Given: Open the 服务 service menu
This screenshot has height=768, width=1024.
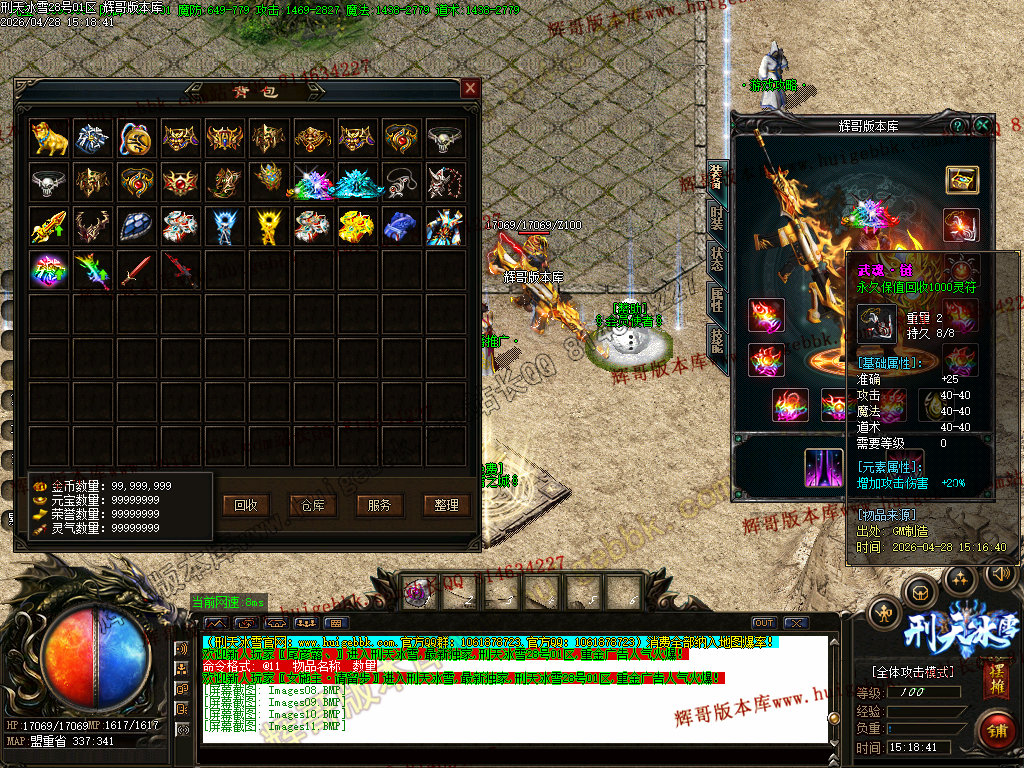Looking at the screenshot, I should click(x=379, y=505).
